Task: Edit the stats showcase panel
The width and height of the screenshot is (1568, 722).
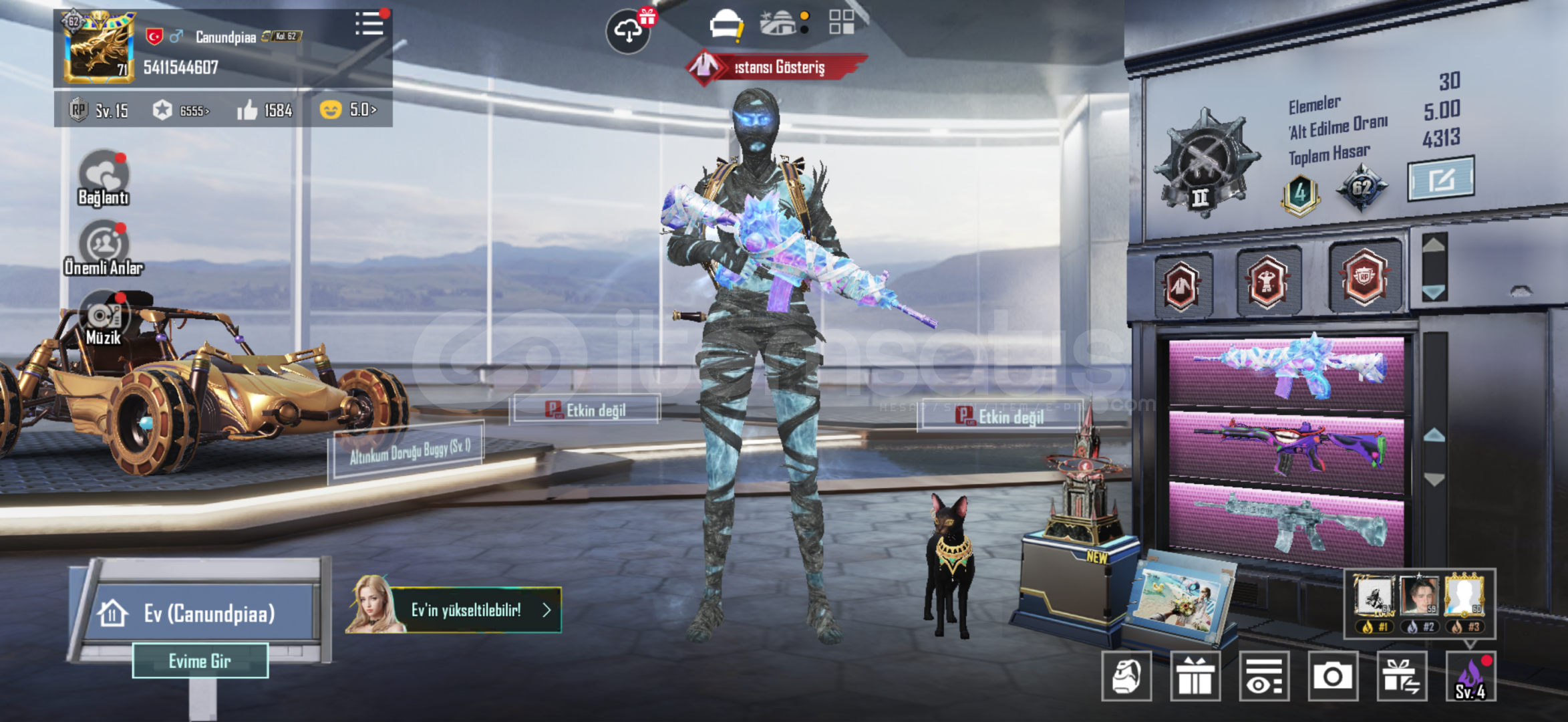Action: (1440, 179)
